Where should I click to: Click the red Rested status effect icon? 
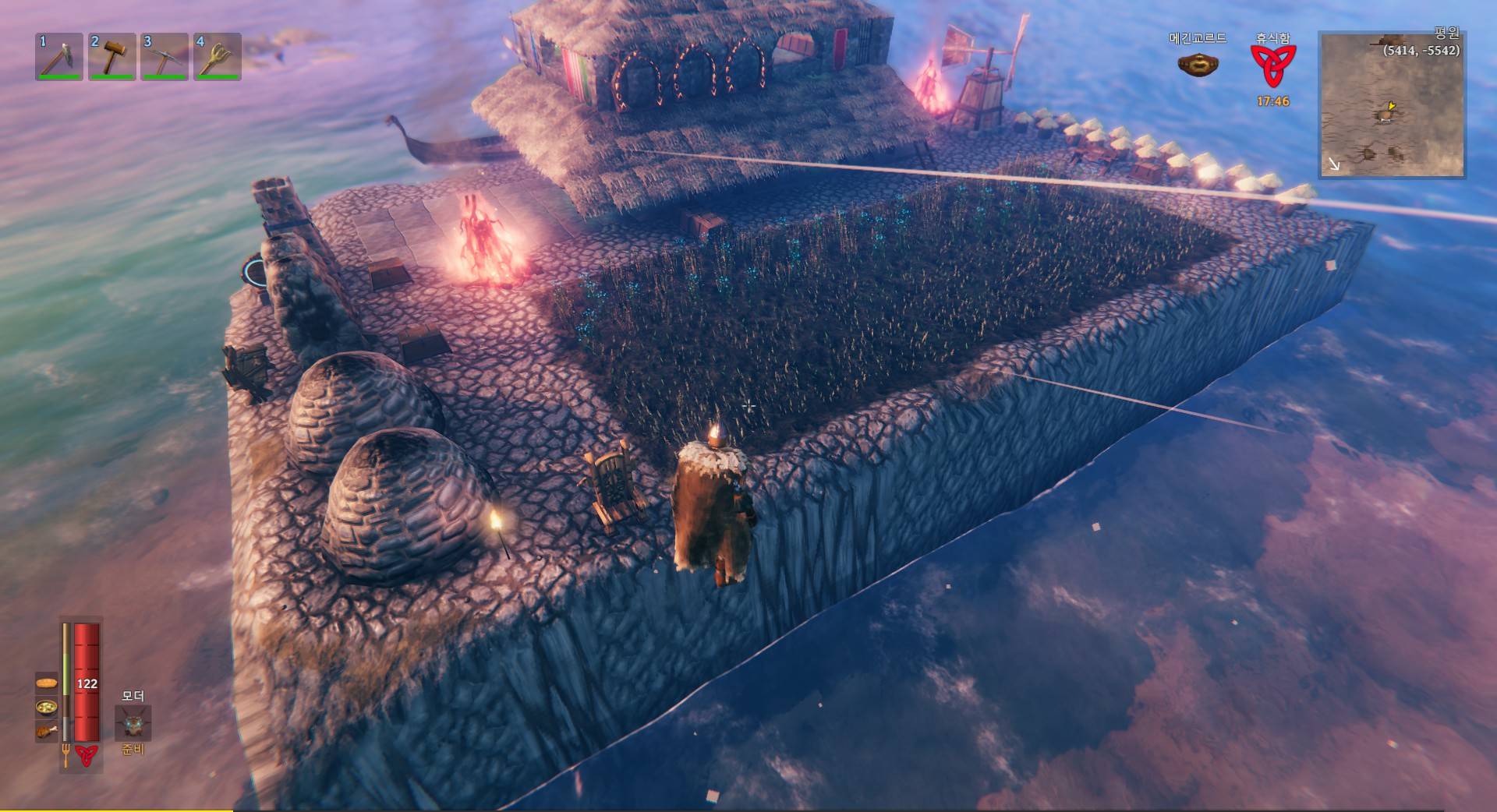pos(1272,65)
